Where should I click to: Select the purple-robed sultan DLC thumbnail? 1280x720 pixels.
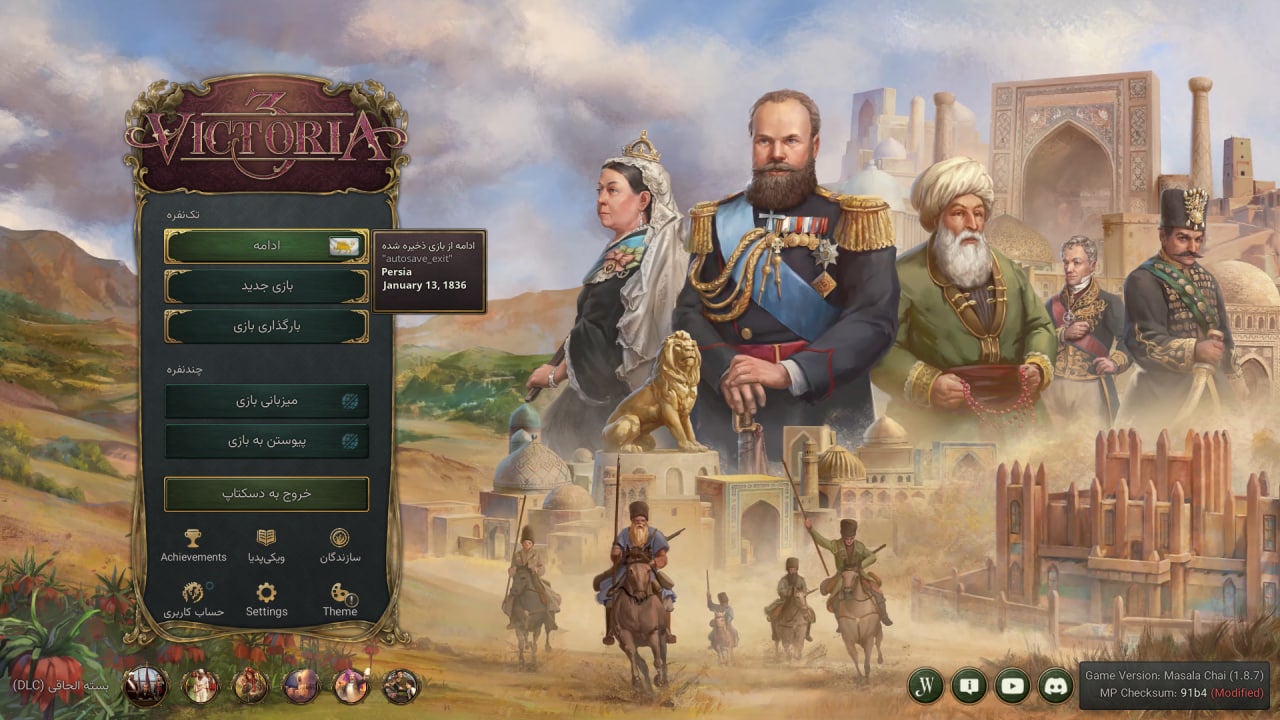pos(351,687)
